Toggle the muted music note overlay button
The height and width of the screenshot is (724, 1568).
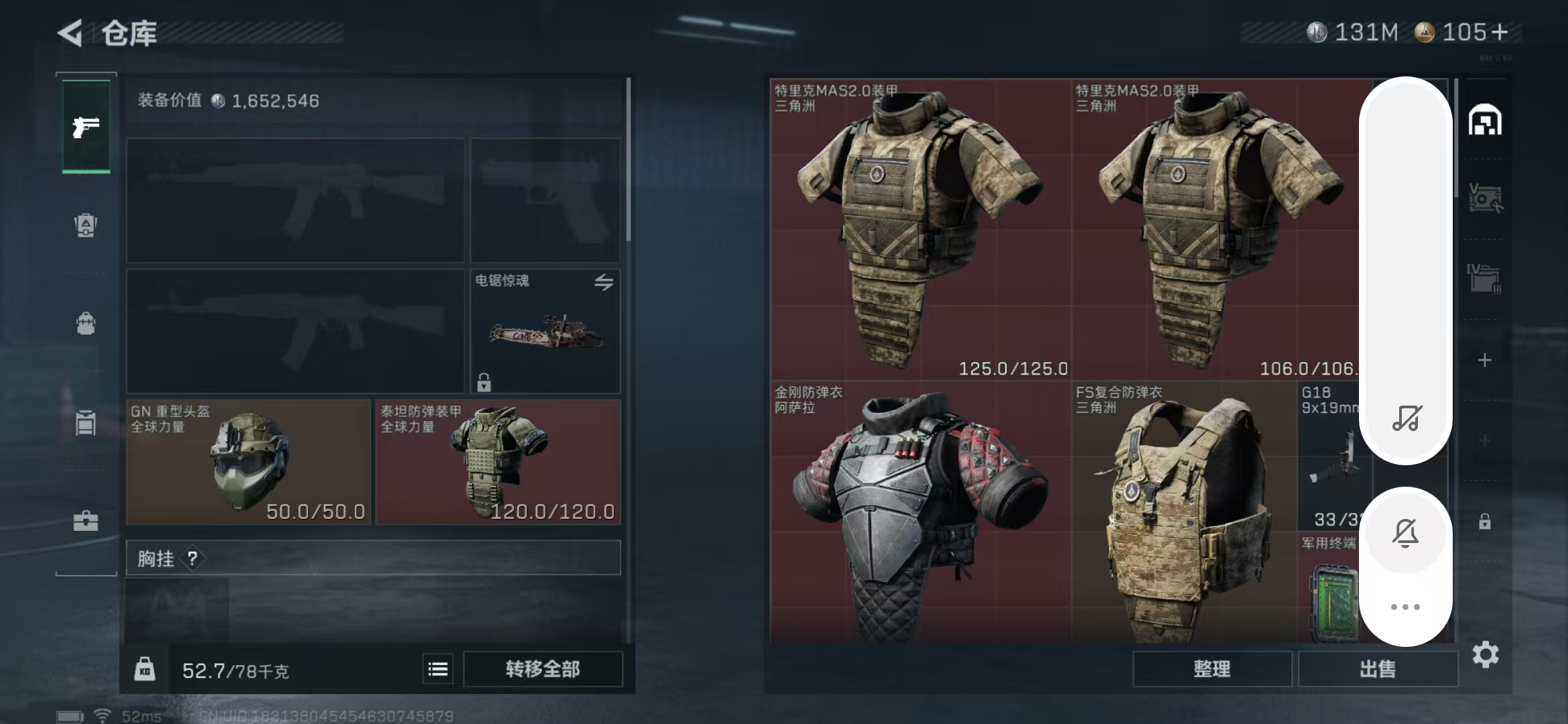[1407, 418]
